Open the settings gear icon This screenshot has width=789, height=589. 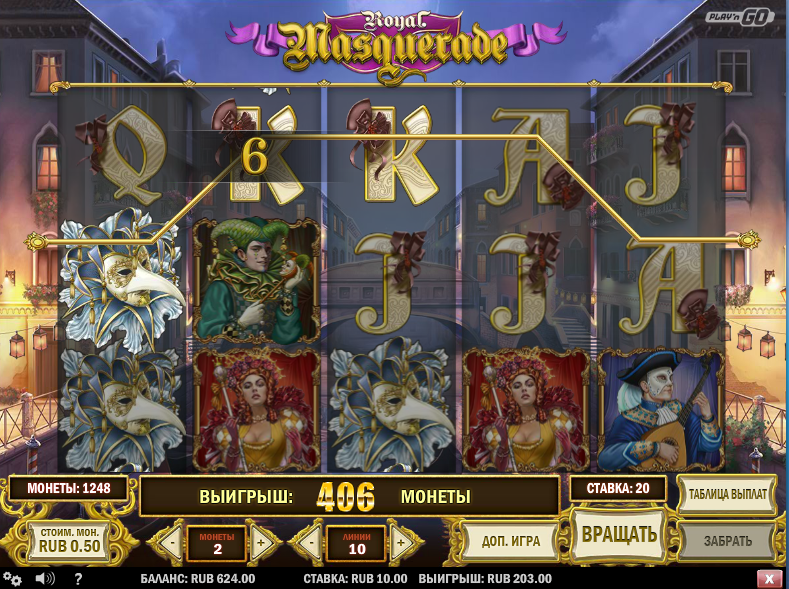12,578
